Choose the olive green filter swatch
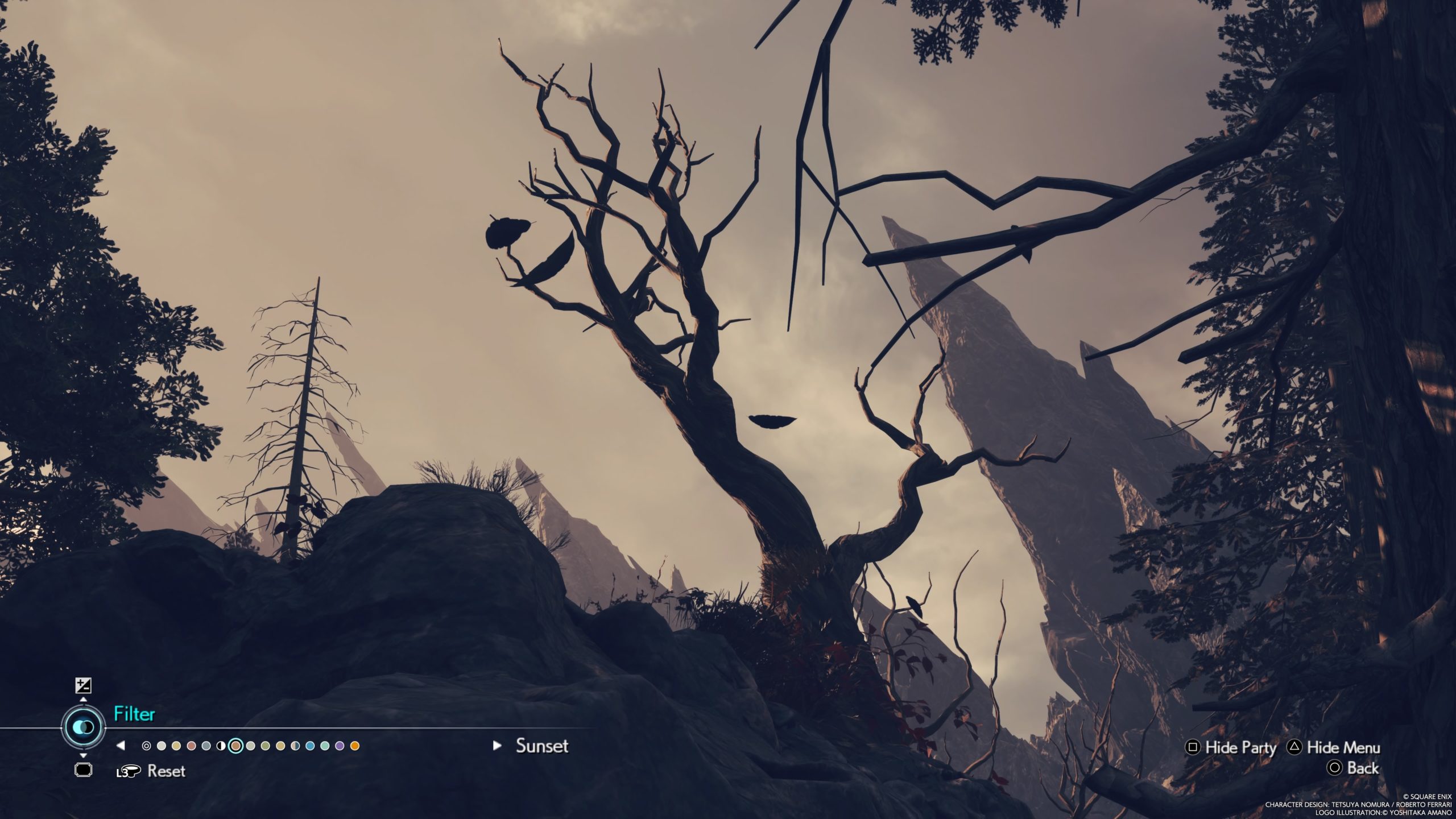 pyautogui.click(x=265, y=746)
